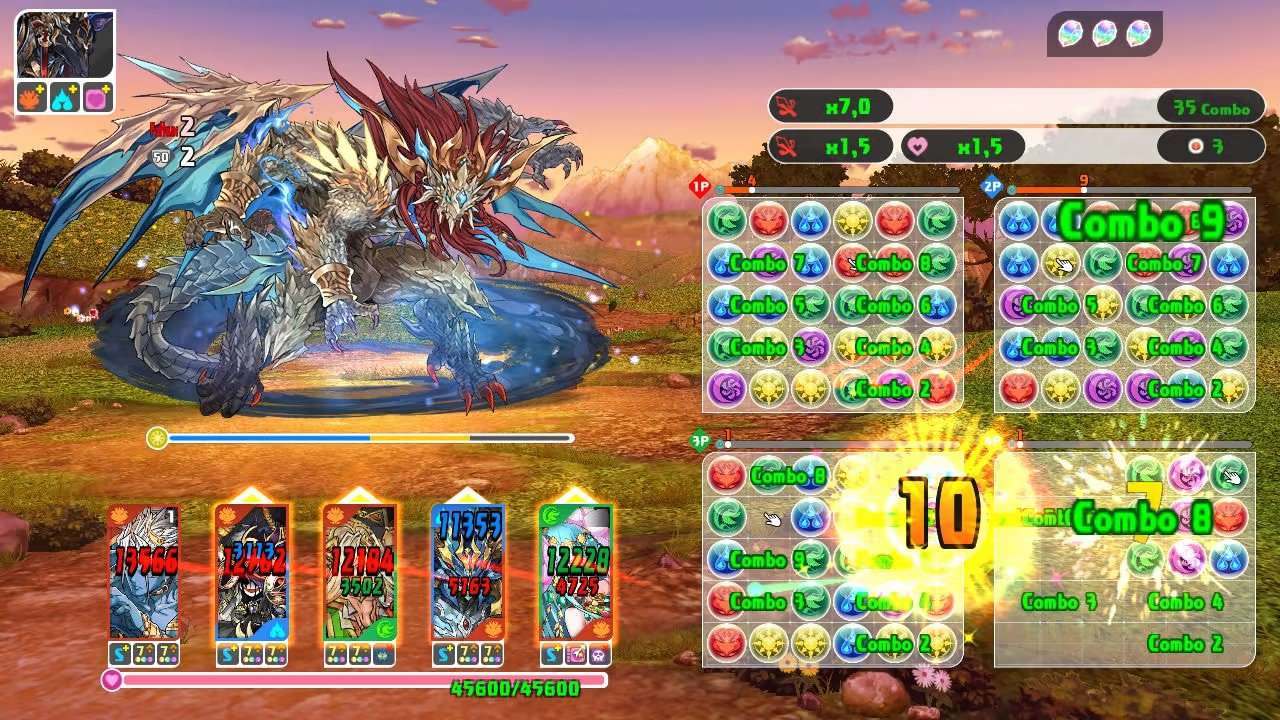Select the water element icon in the top-left panel

[64, 97]
